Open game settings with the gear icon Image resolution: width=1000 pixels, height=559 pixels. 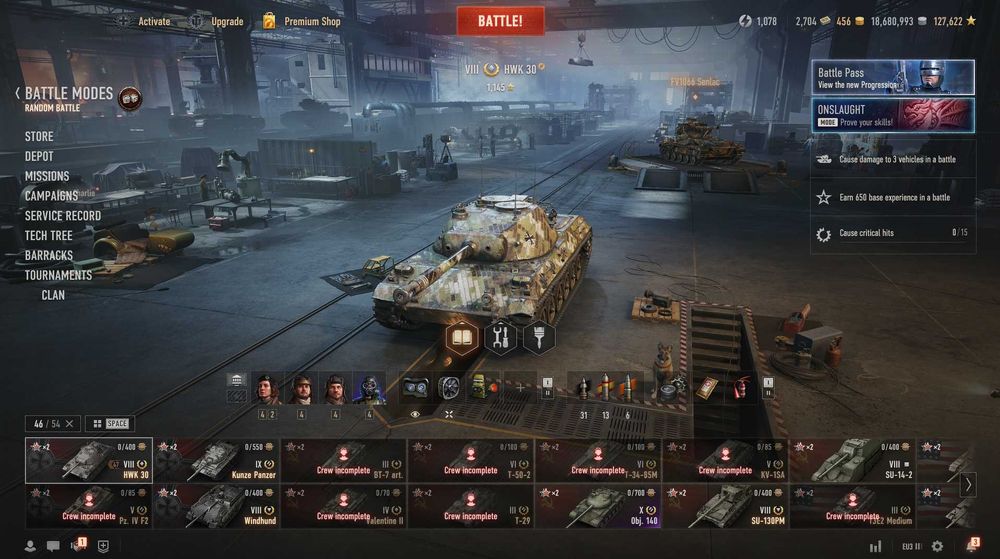click(x=937, y=546)
